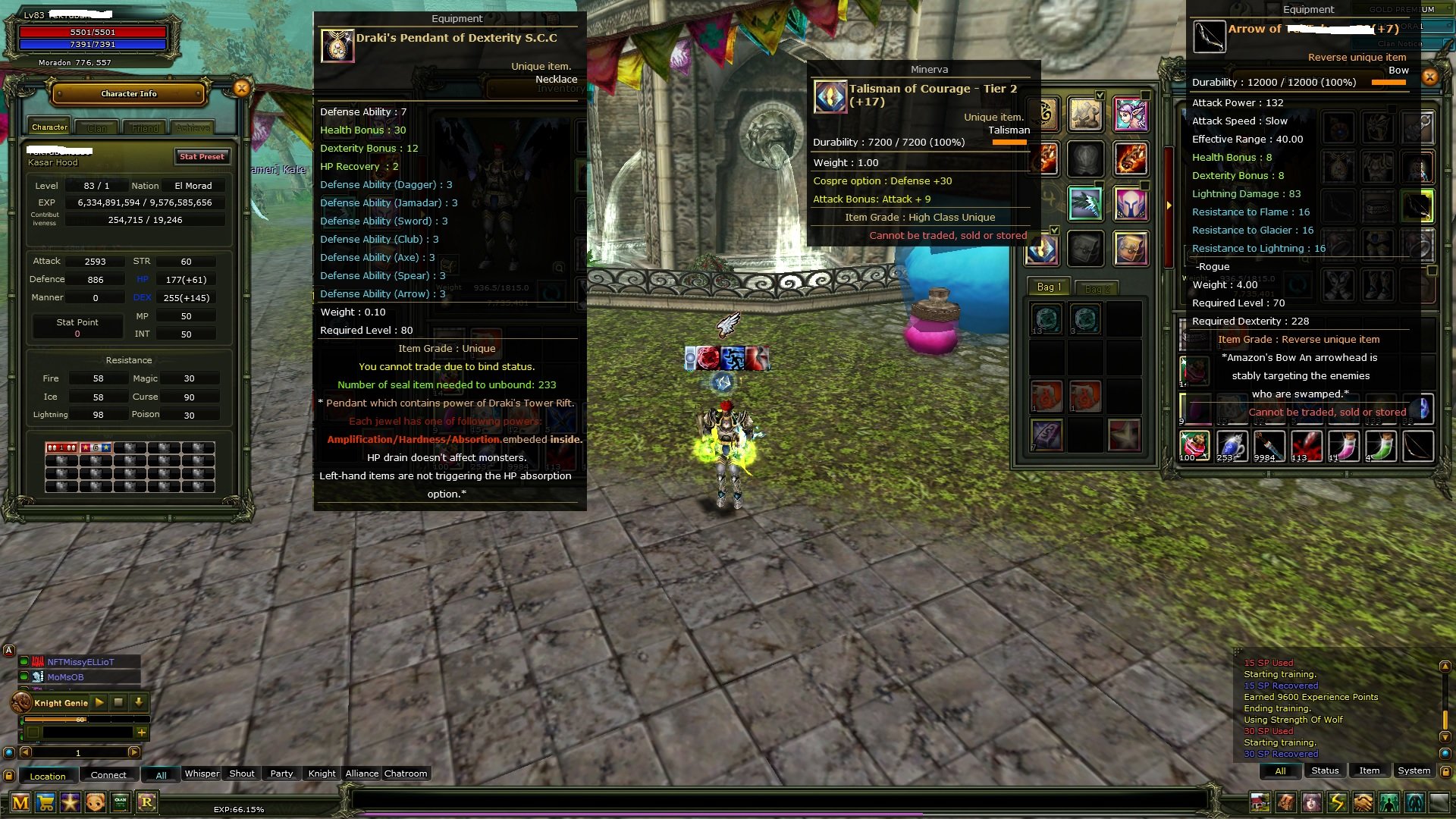The height and width of the screenshot is (819, 1456).
Task: Stop the Knight Genie with the square button
Action: tap(118, 703)
